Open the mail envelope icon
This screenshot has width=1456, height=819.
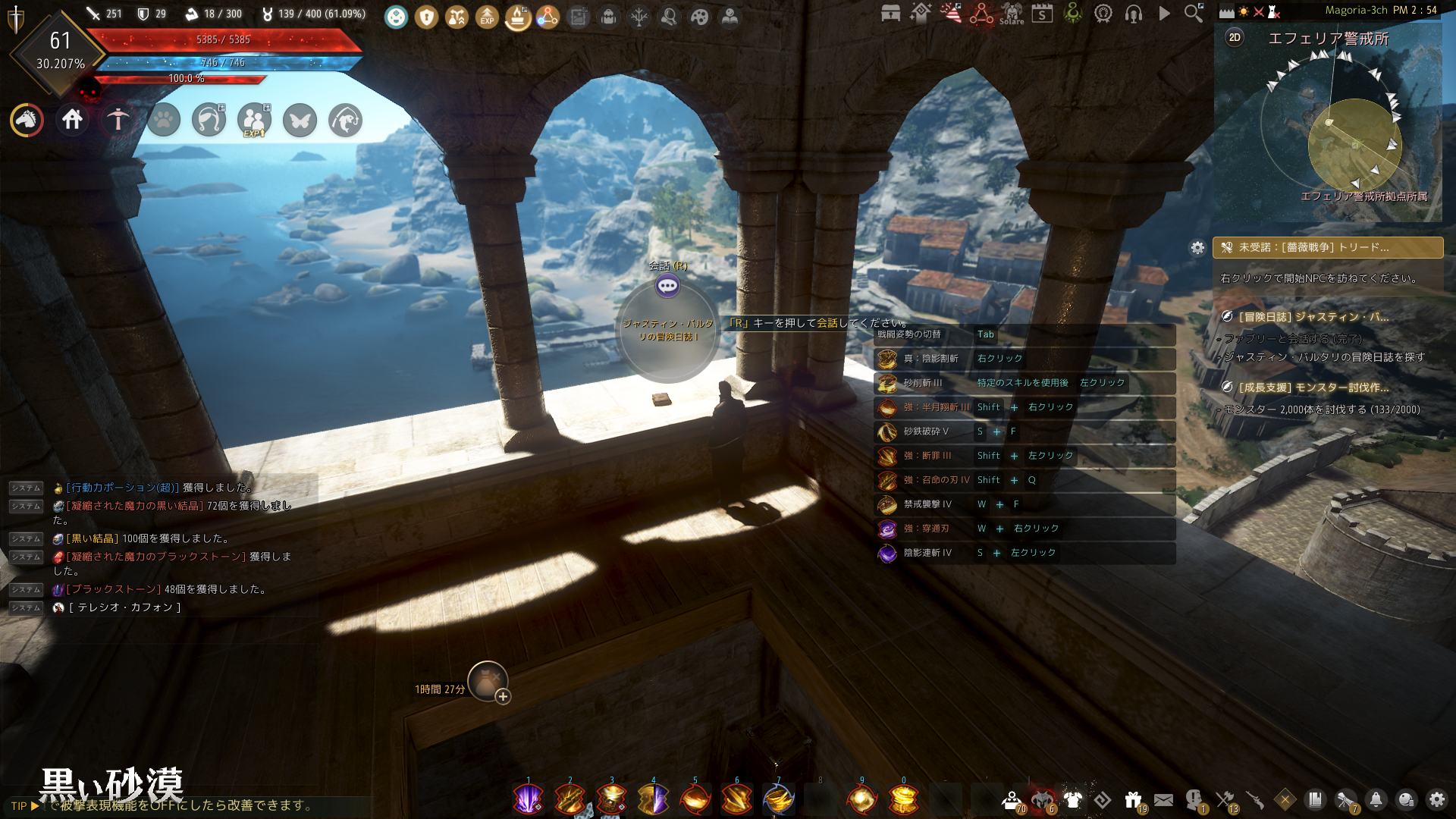click(1163, 799)
